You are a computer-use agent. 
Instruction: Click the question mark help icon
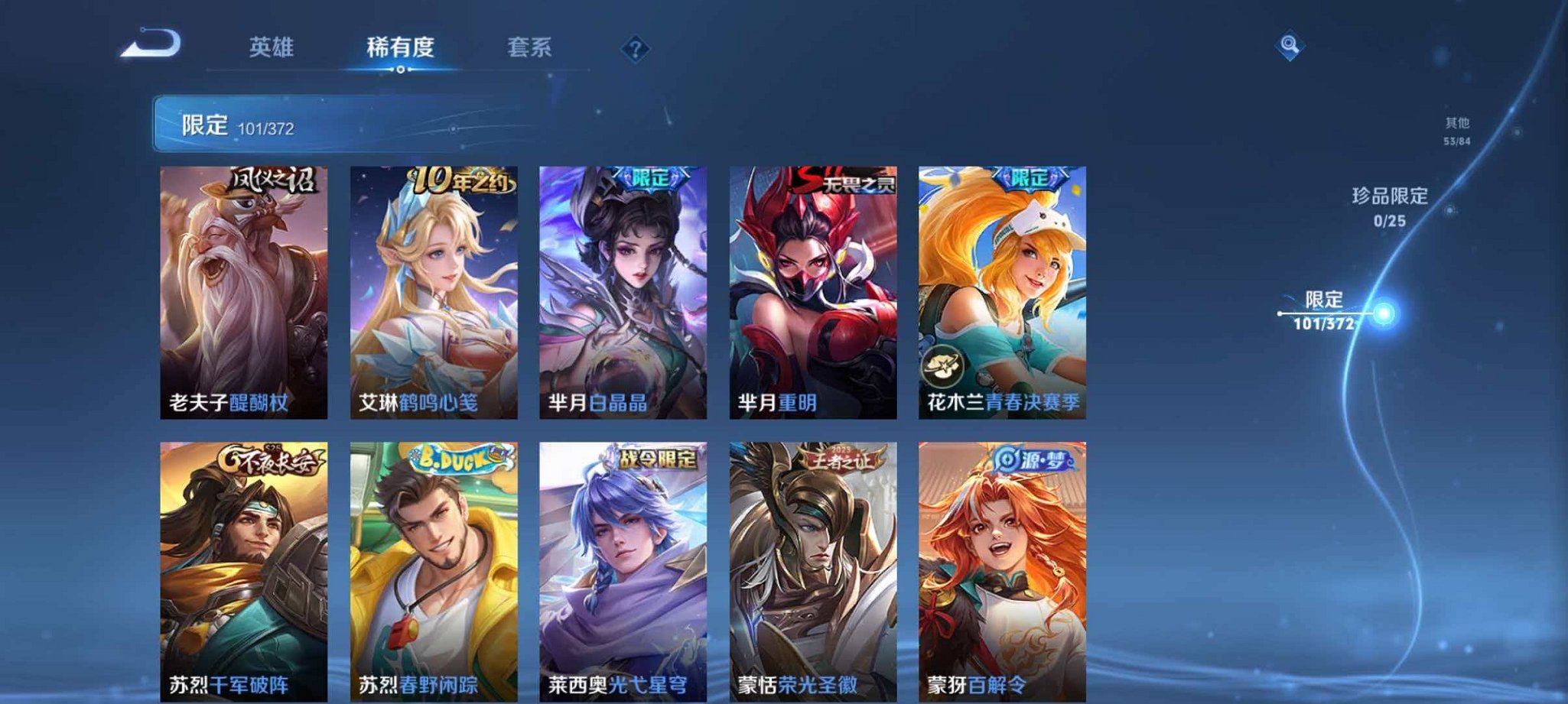tap(634, 50)
